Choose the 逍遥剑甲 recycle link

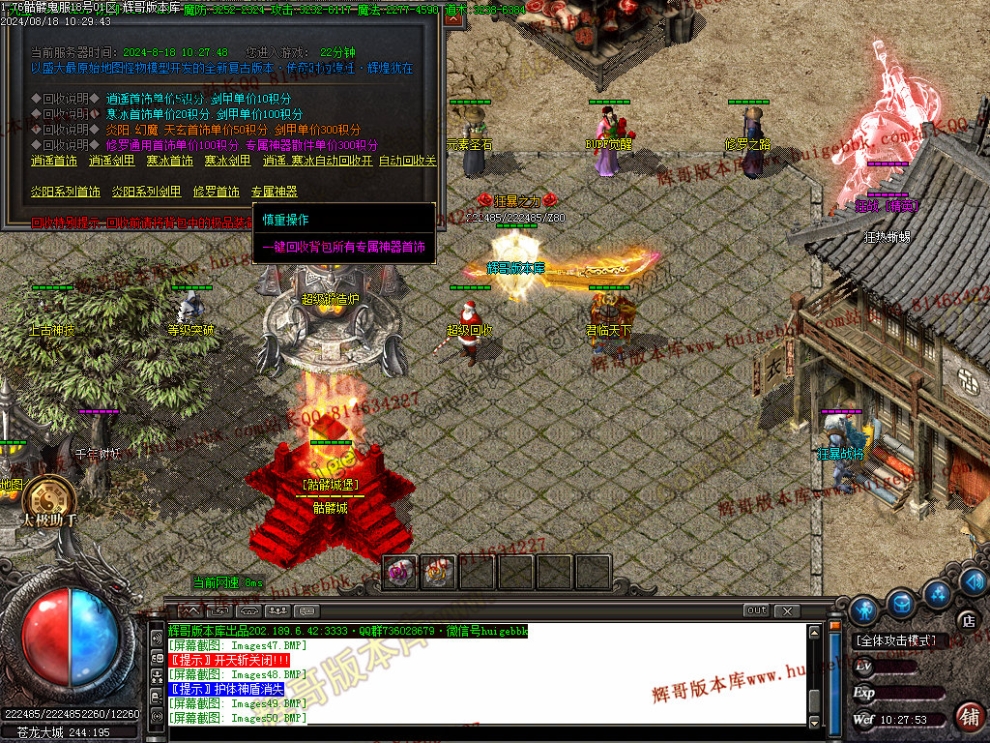click(112, 161)
